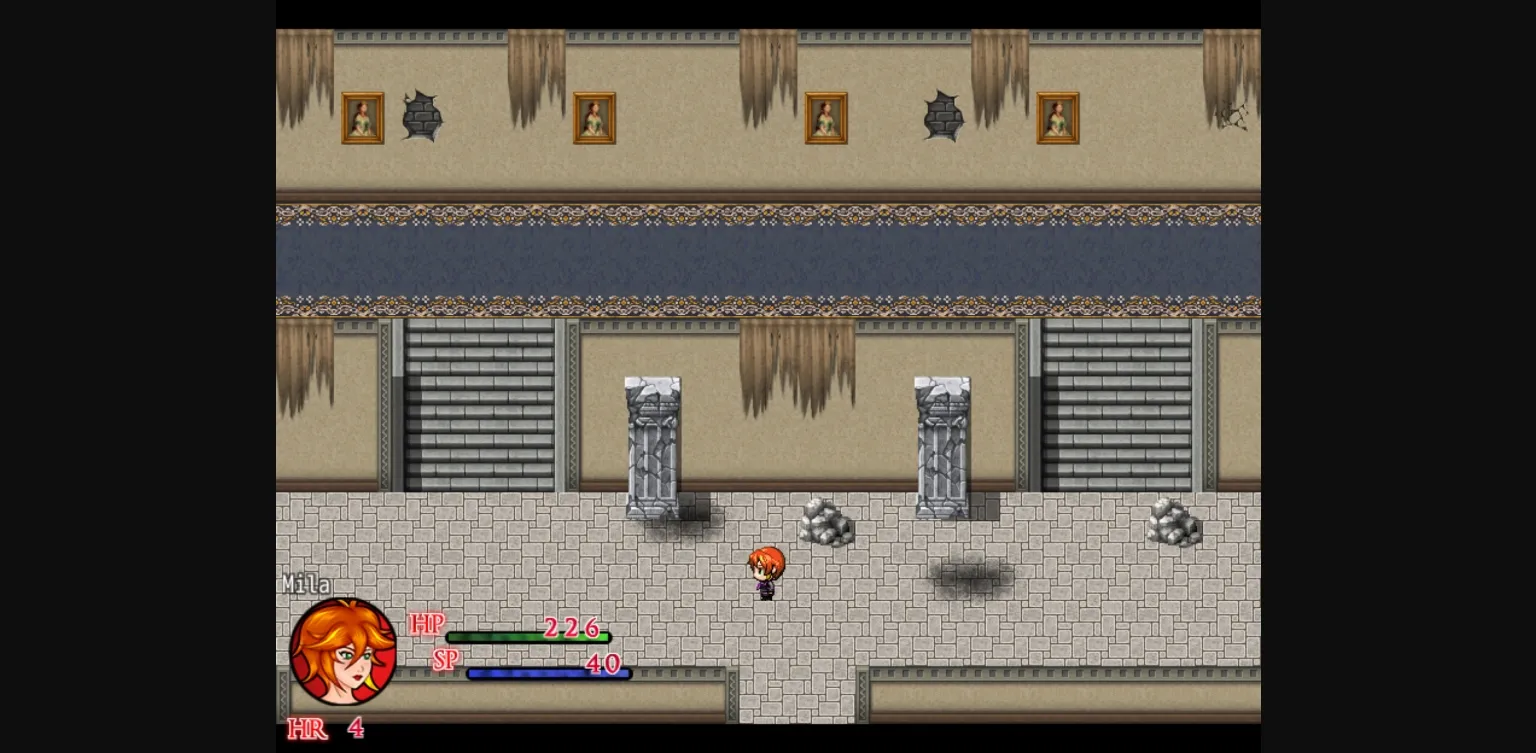Click Mila's circular character portrait
This screenshot has width=1536, height=753.
click(341, 652)
